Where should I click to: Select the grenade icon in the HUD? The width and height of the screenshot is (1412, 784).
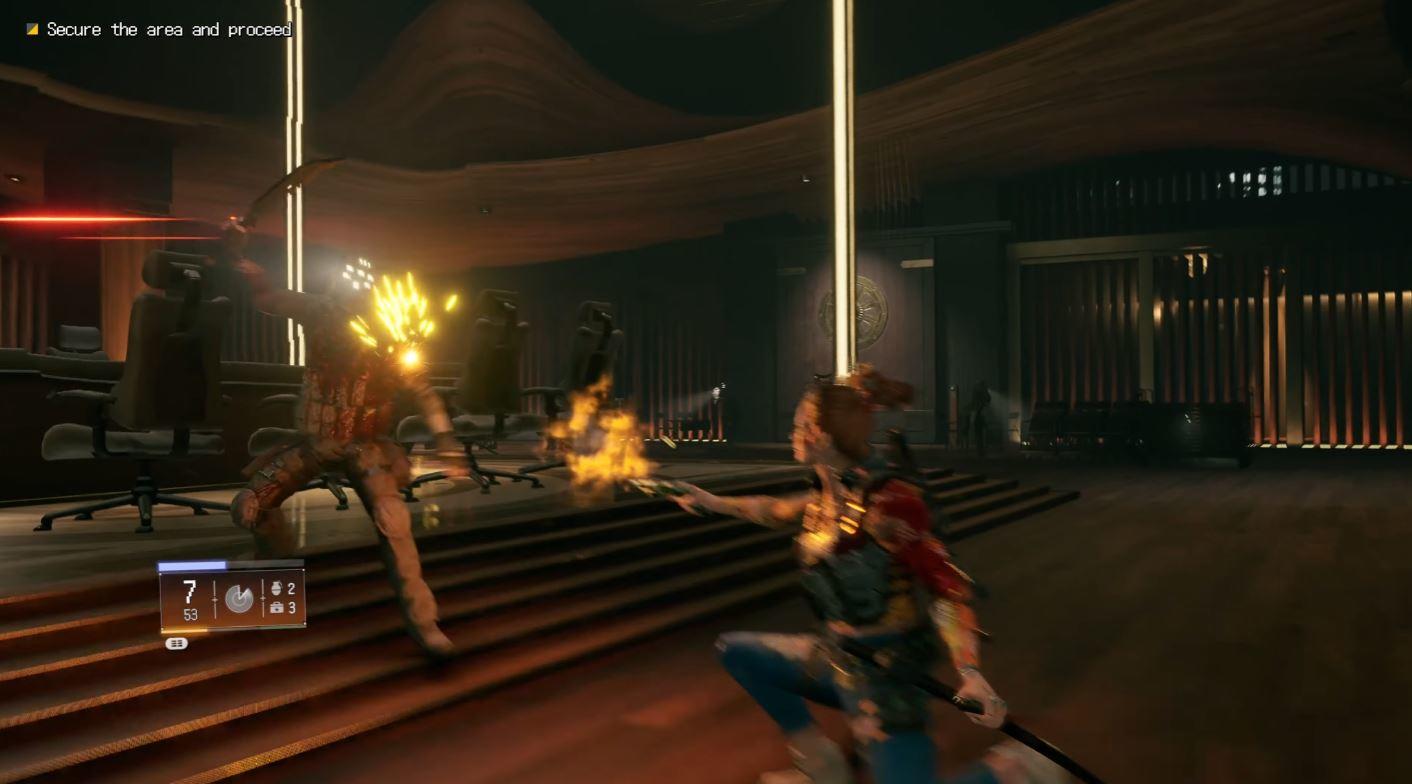(277, 589)
